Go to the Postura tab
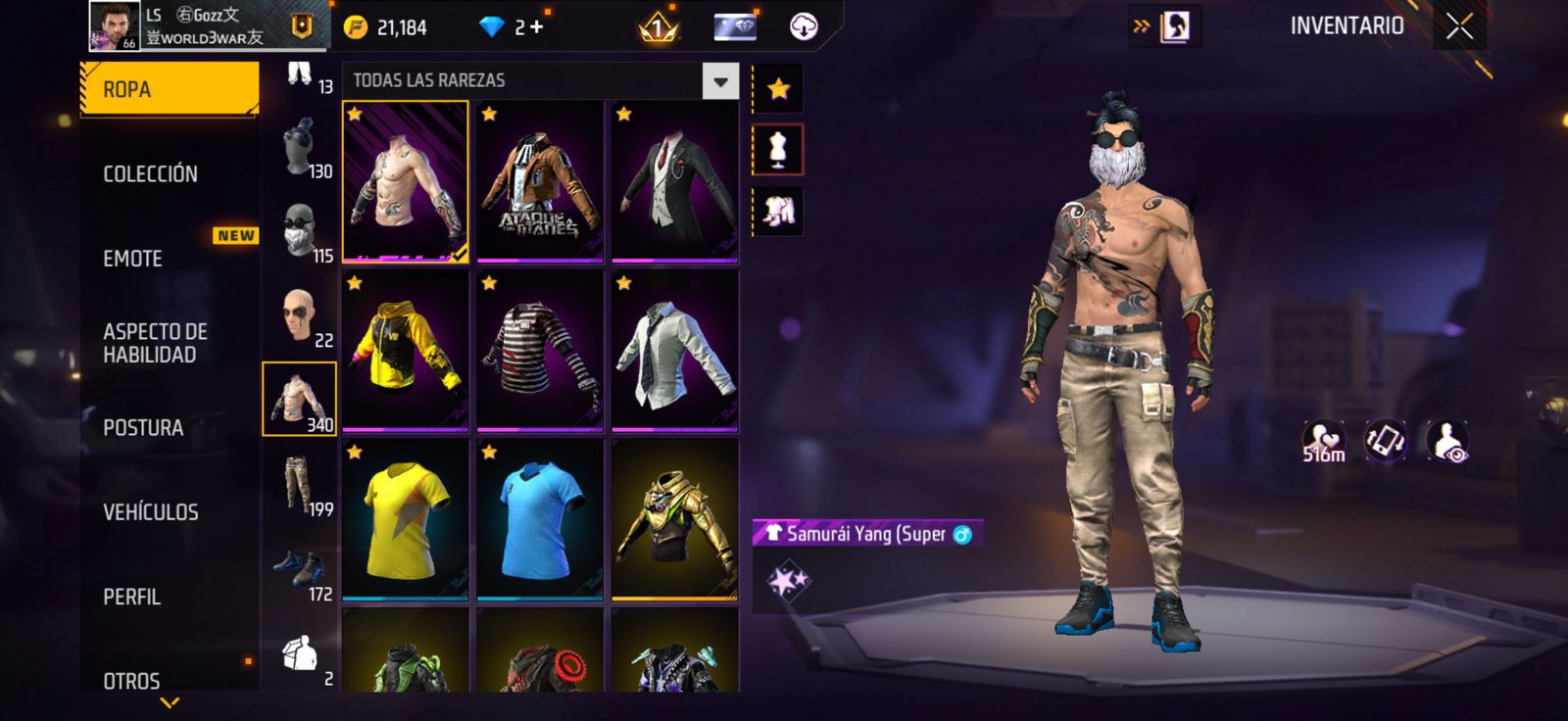 tap(143, 428)
